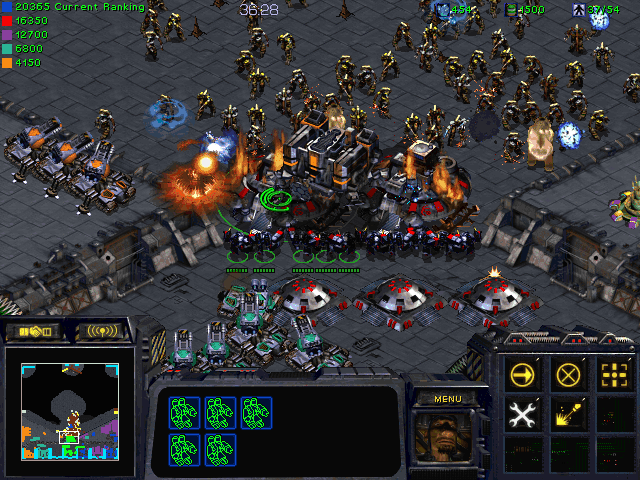Use the Gather resources command
Screen dimensions: 640x480
point(569,412)
